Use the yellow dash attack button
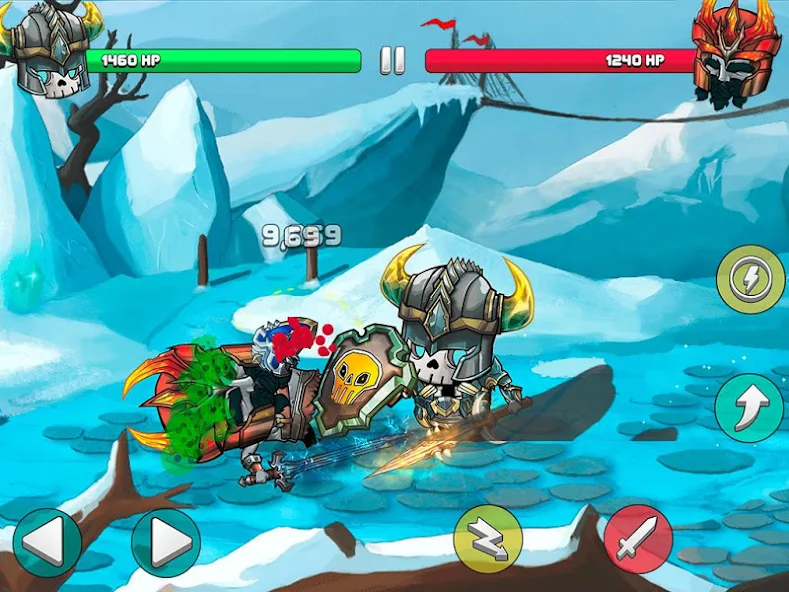The image size is (789, 592). pyautogui.click(x=488, y=540)
